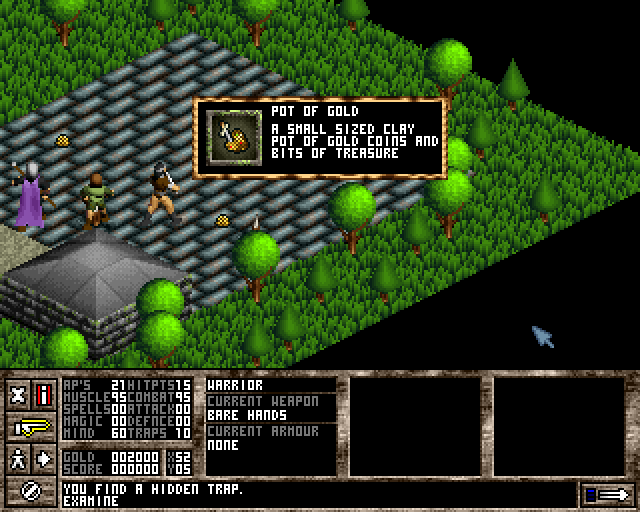Image resolution: width=640 pixels, height=512 pixels.
Task: Select the red bars icon button
Action: [x=44, y=393]
